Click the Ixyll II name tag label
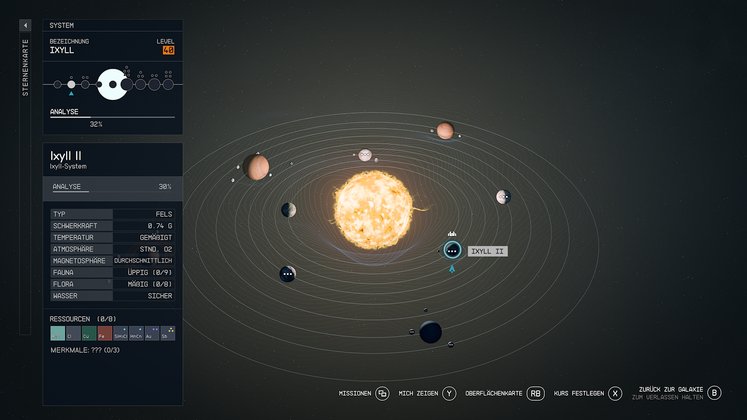747x420 pixels. pos(487,251)
